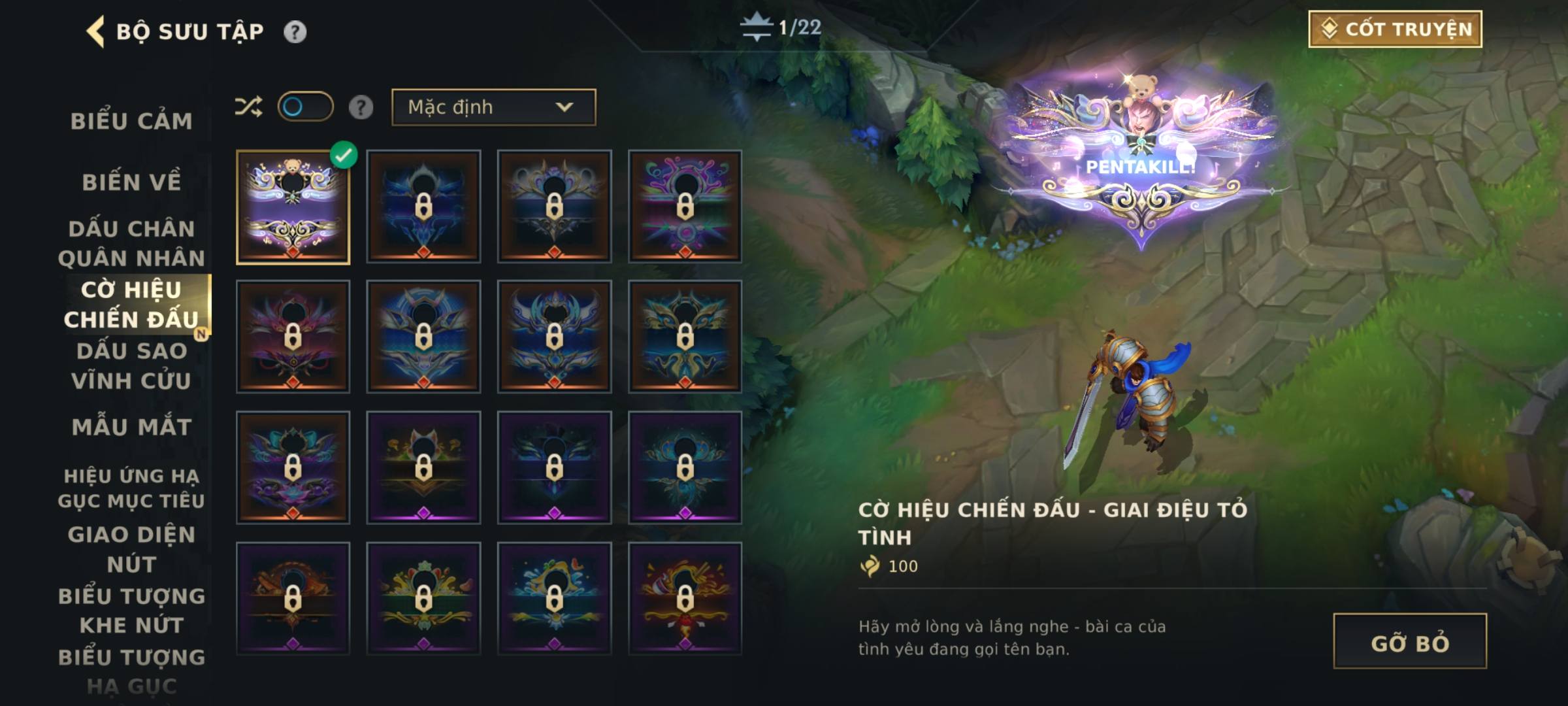Go back from Bộ Sưu Tập screen
Viewport: 1568px width, 706px height.
click(x=96, y=31)
